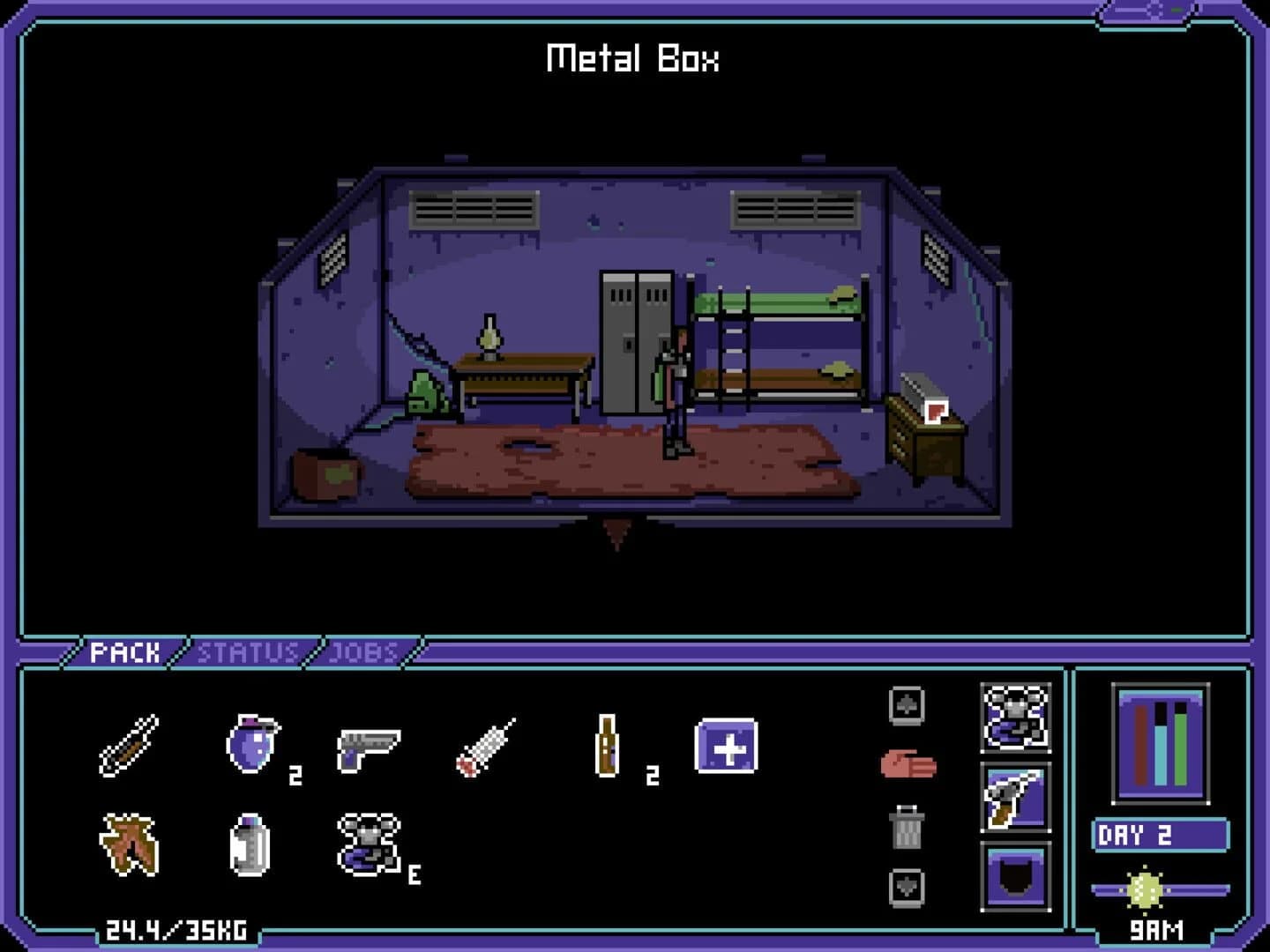Click the syringe item in the pack
Screen dimensions: 1270x952
487,748
